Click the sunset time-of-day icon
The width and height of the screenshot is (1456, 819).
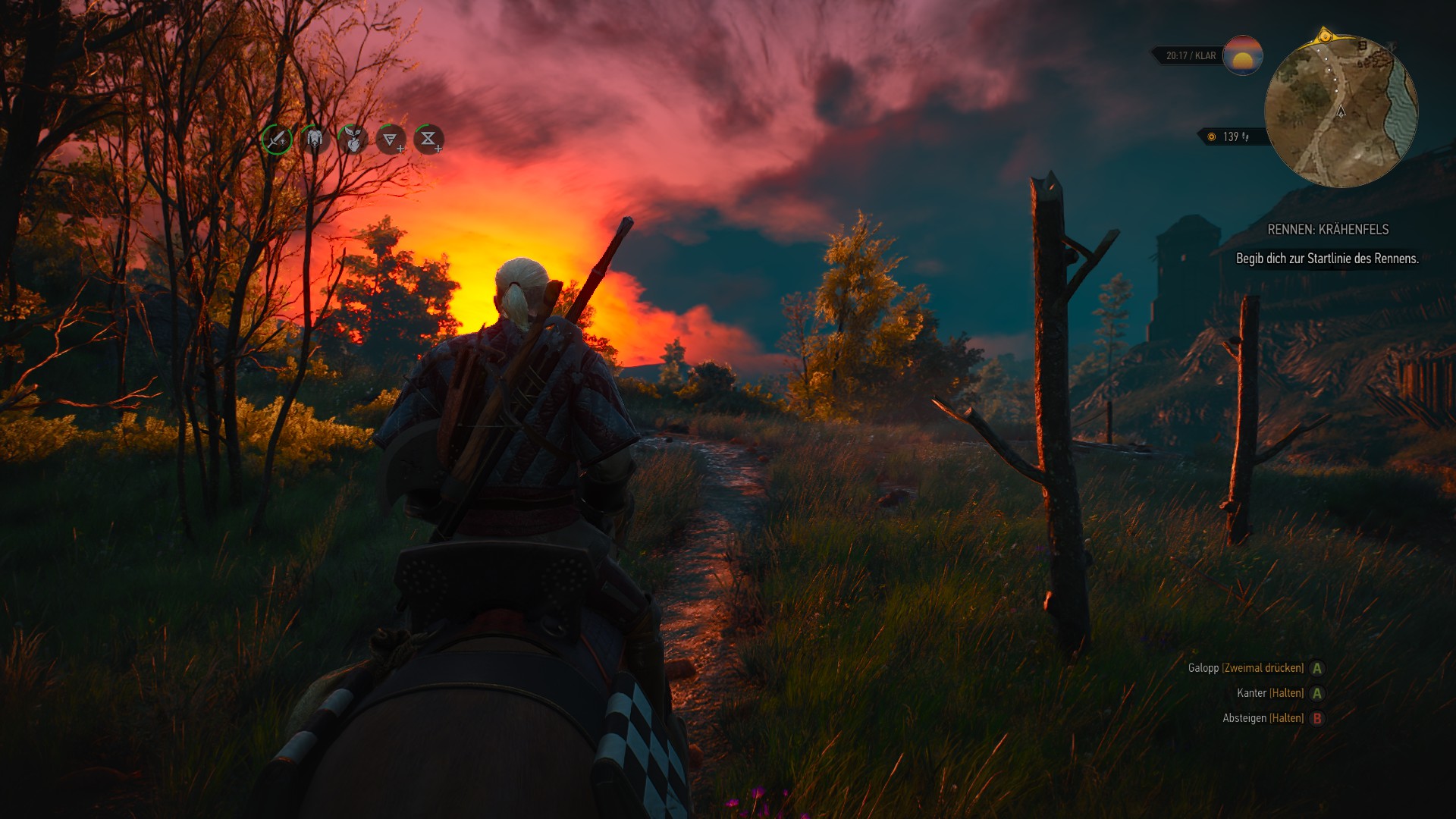tap(1242, 55)
